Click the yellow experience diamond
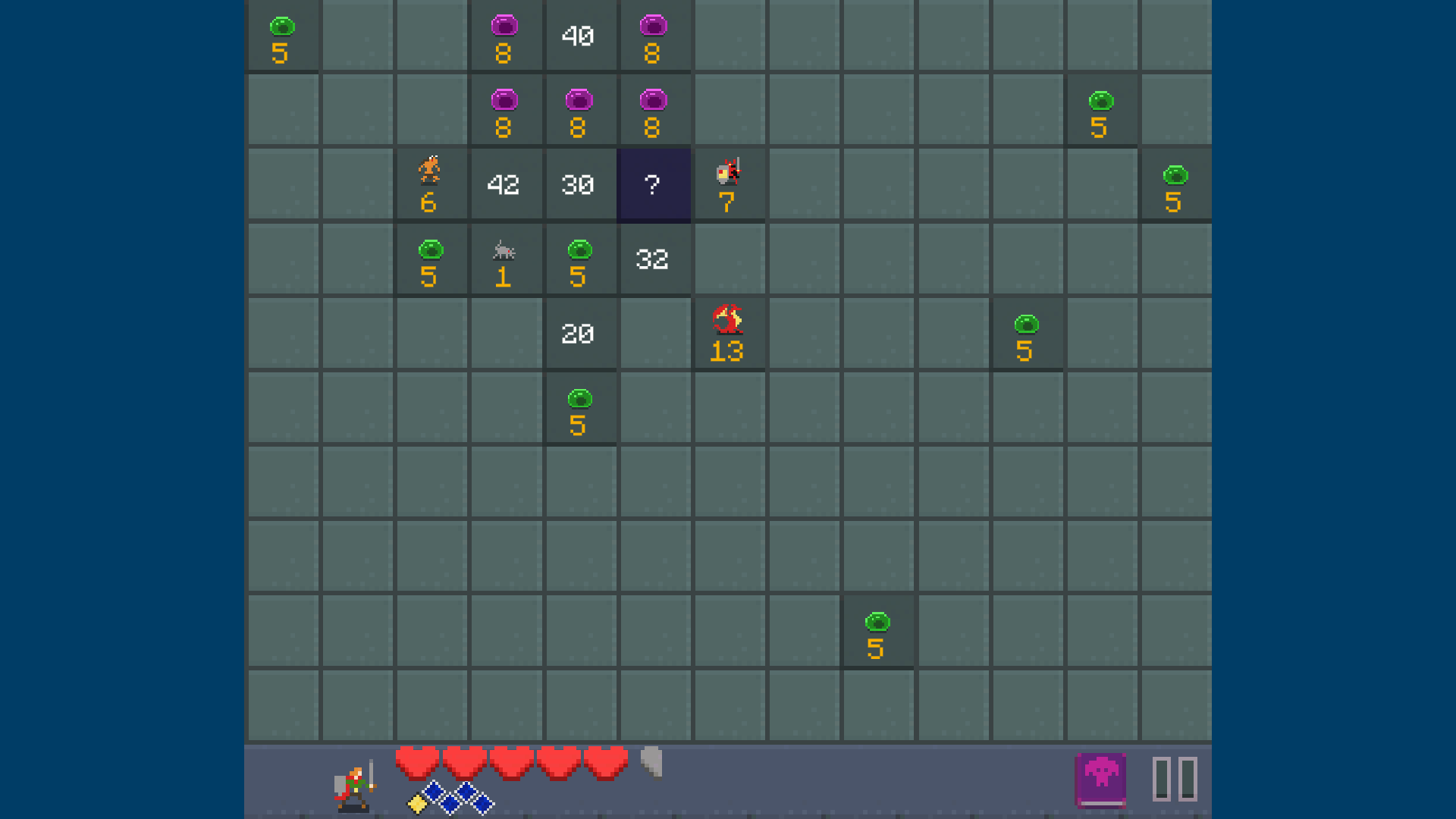Screen dimensions: 1456x819 (416, 804)
